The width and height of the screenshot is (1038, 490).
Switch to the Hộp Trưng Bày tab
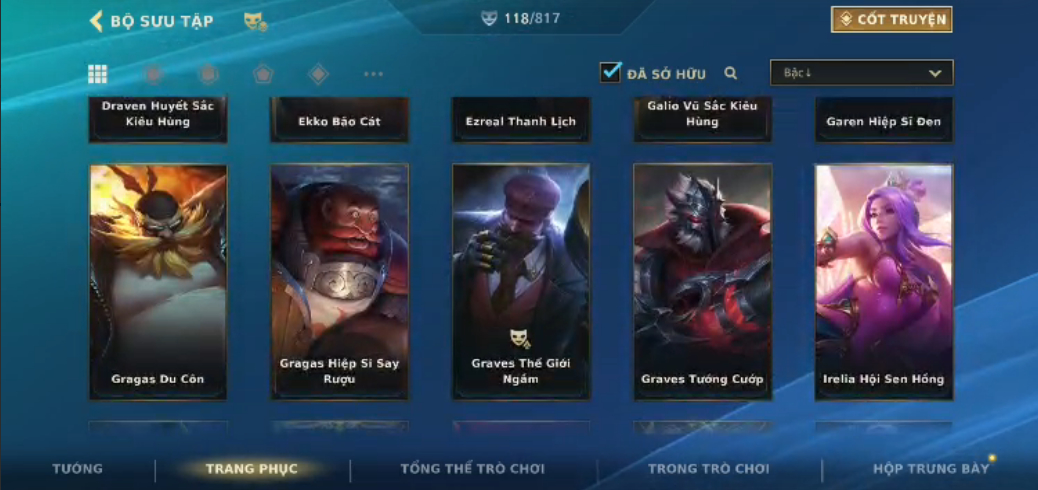931,469
